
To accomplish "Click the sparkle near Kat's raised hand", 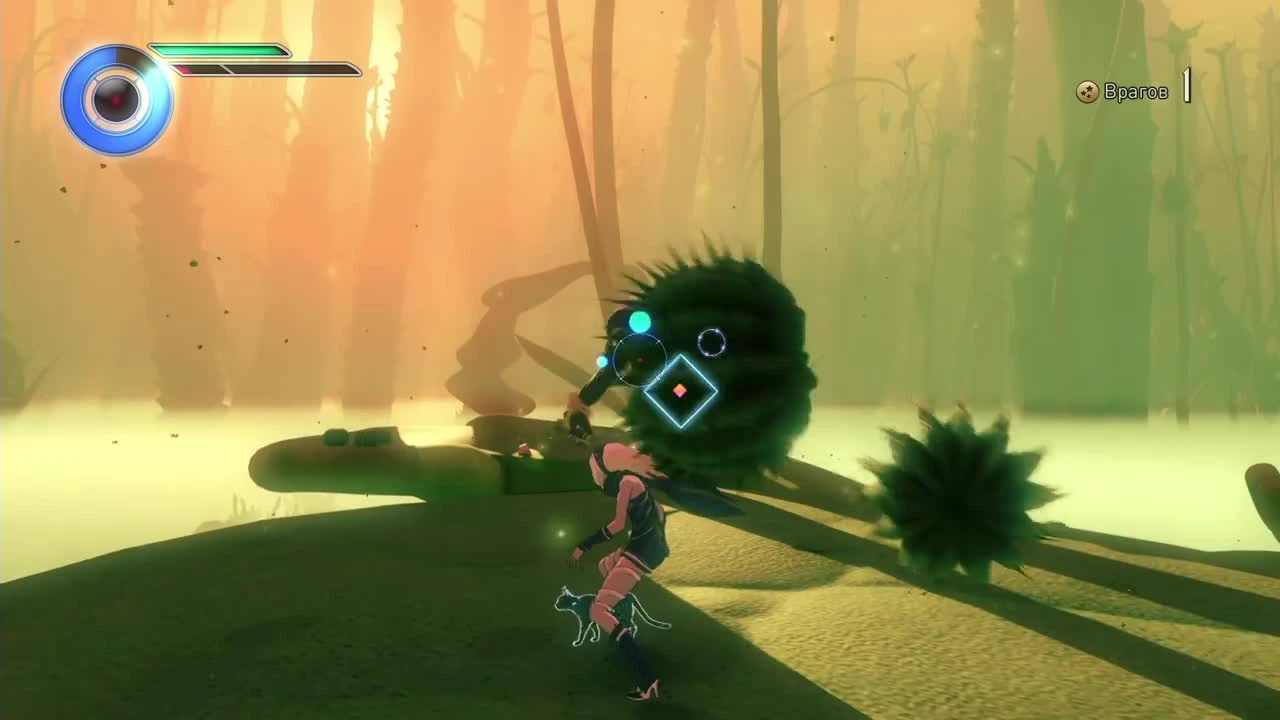I will 563,533.
